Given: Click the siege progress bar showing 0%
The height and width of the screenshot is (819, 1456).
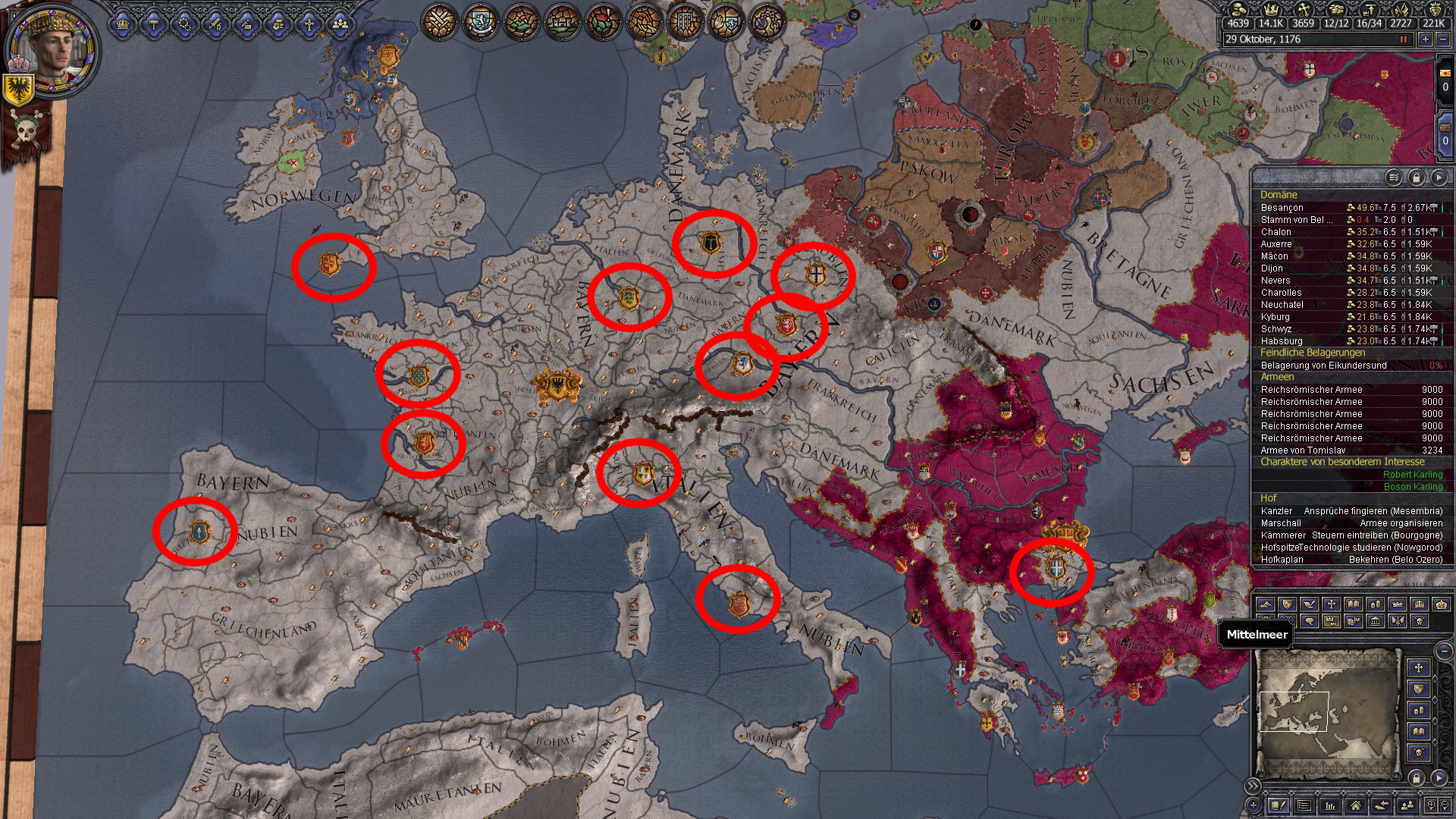Looking at the screenshot, I should pyautogui.click(x=1438, y=366).
